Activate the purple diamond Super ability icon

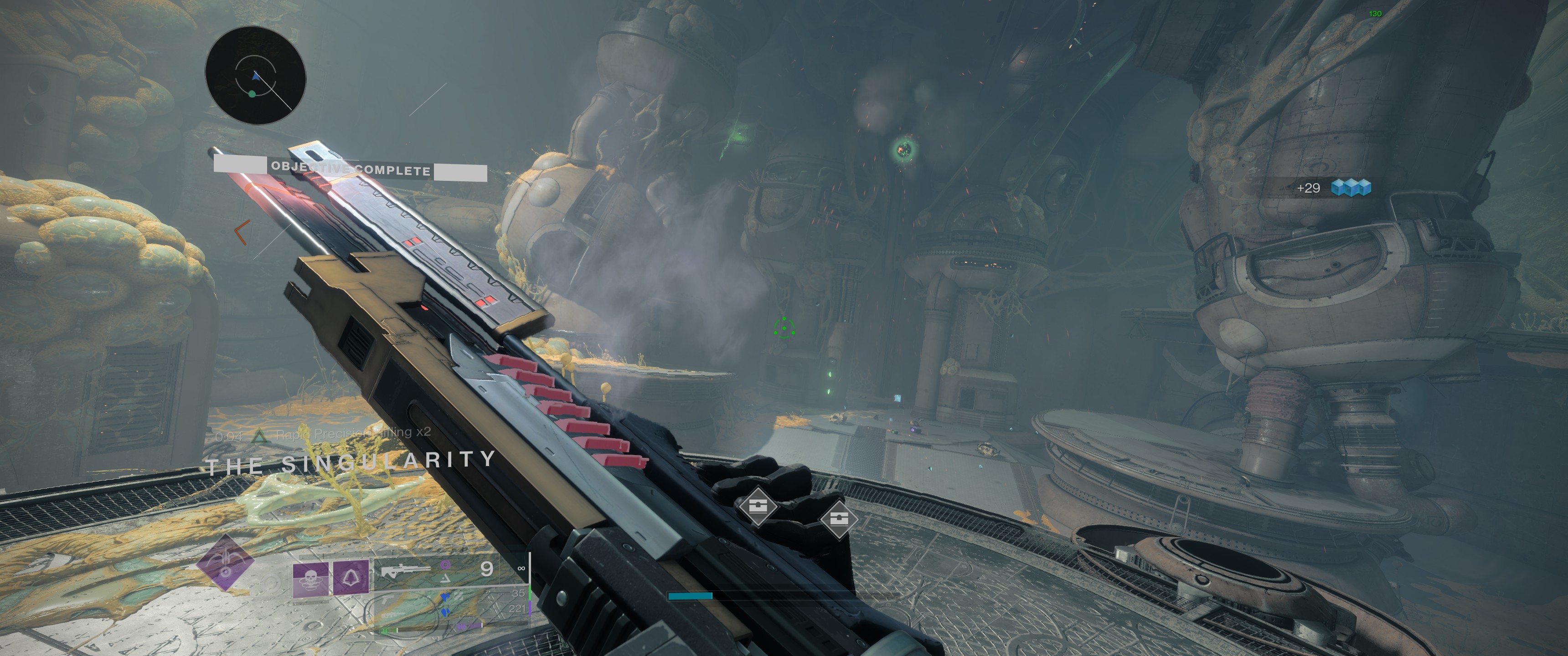click(225, 563)
